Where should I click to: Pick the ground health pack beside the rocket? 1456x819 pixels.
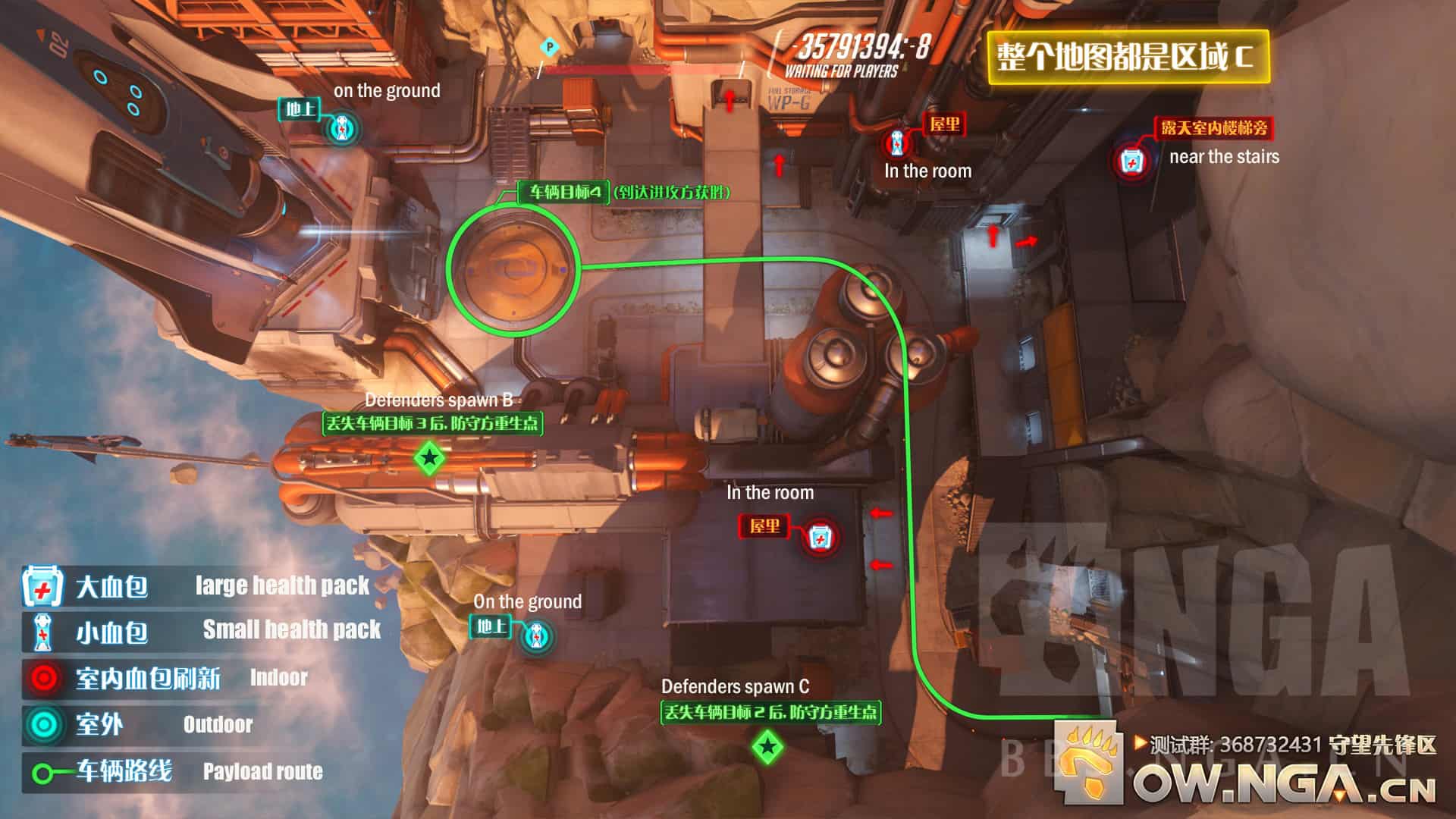coord(343,129)
